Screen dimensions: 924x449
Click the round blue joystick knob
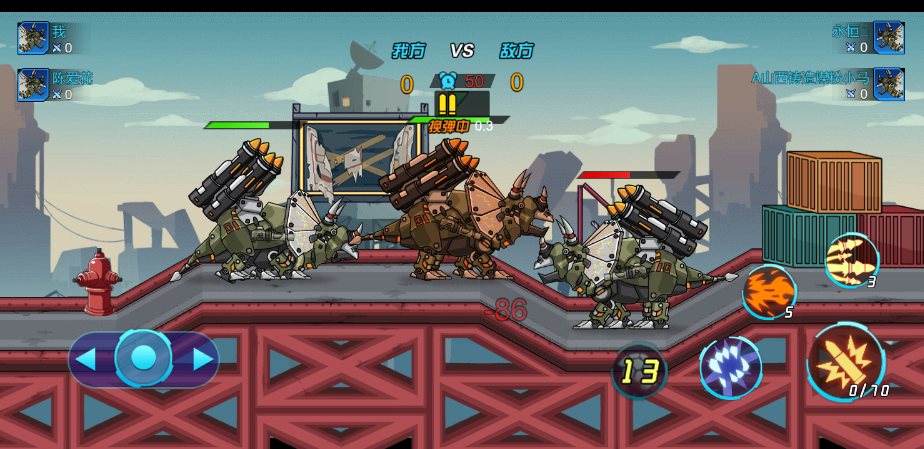[144, 358]
